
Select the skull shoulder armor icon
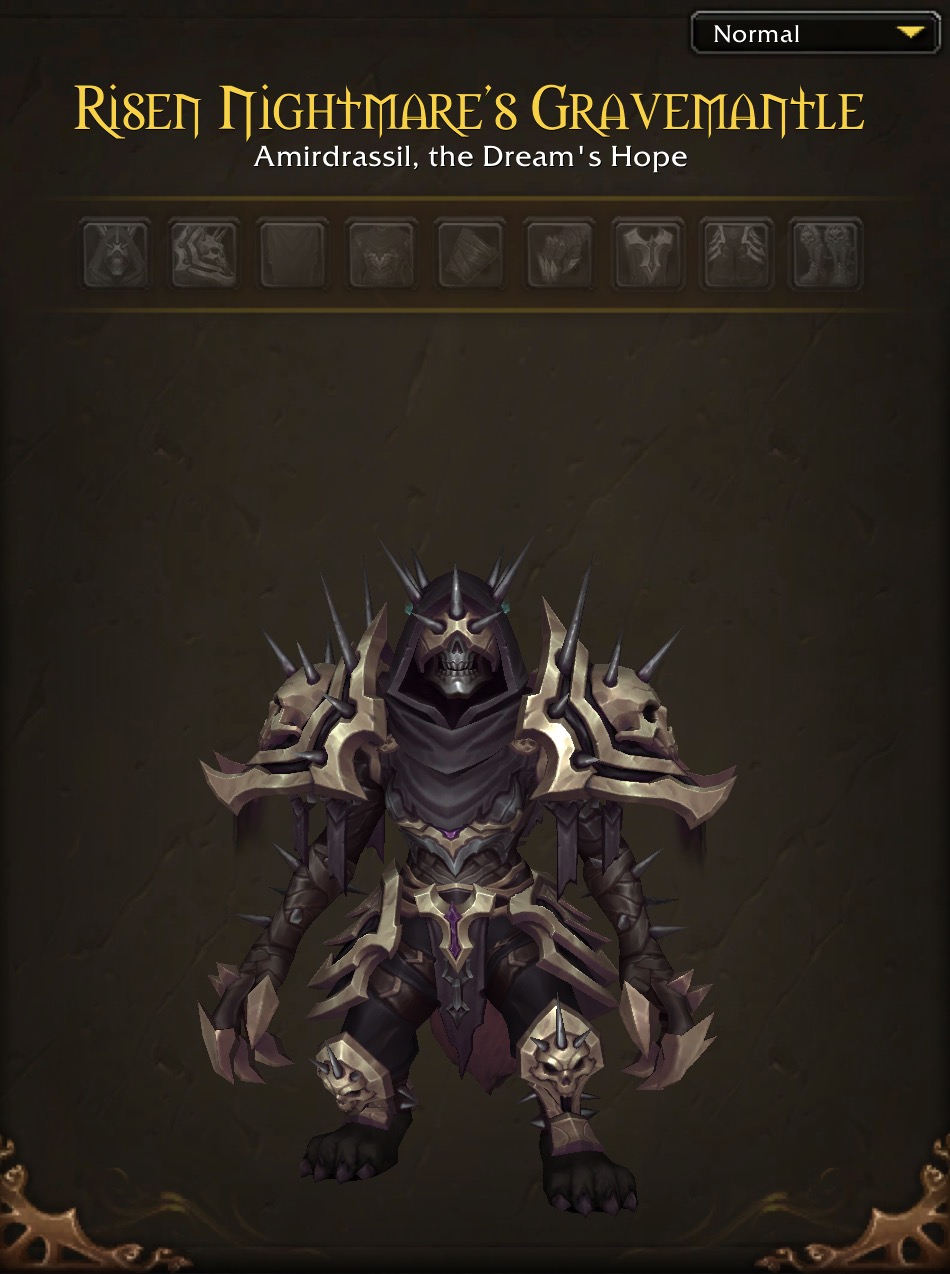pos(204,255)
